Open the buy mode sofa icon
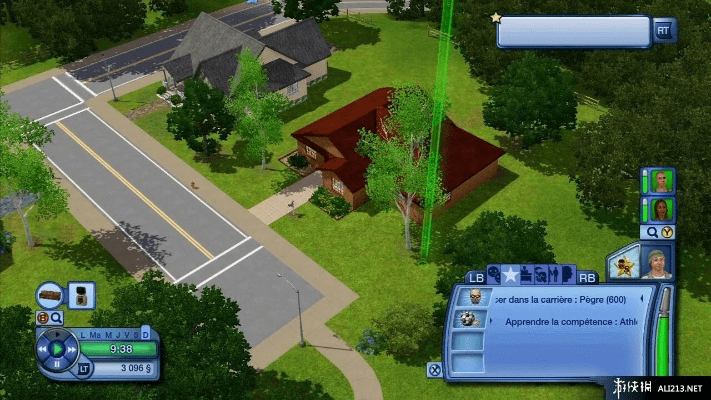The image size is (711, 400). pos(51,295)
